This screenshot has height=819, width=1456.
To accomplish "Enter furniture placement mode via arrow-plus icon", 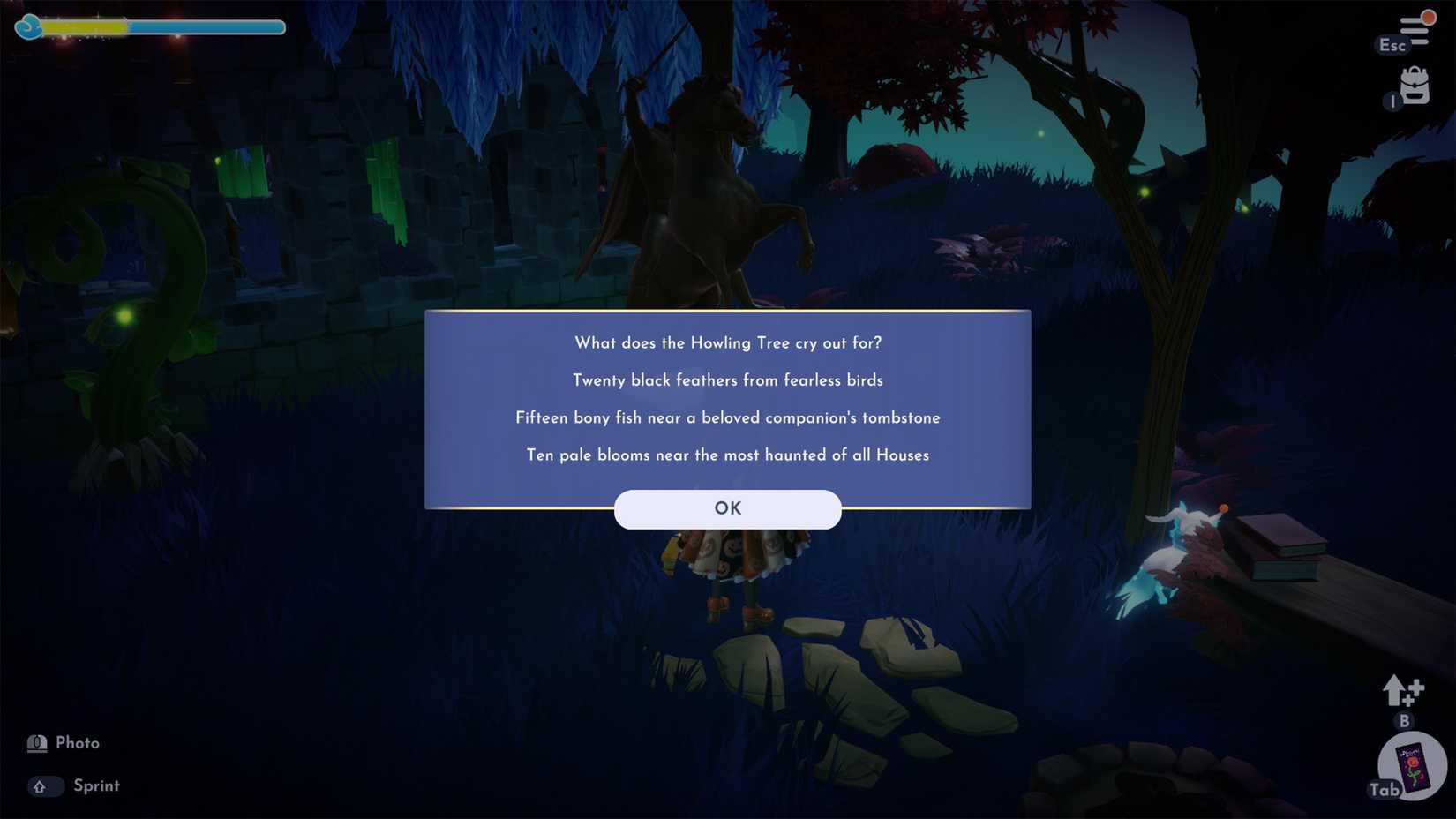I will point(1402,693).
